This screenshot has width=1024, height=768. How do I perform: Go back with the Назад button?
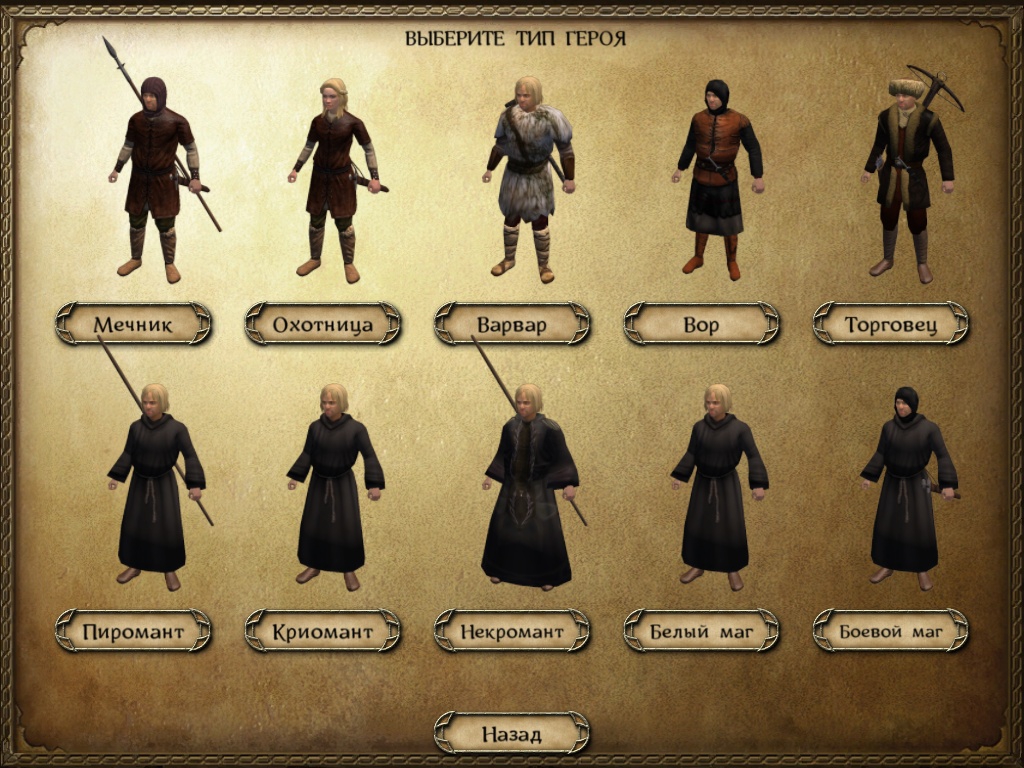pos(512,734)
